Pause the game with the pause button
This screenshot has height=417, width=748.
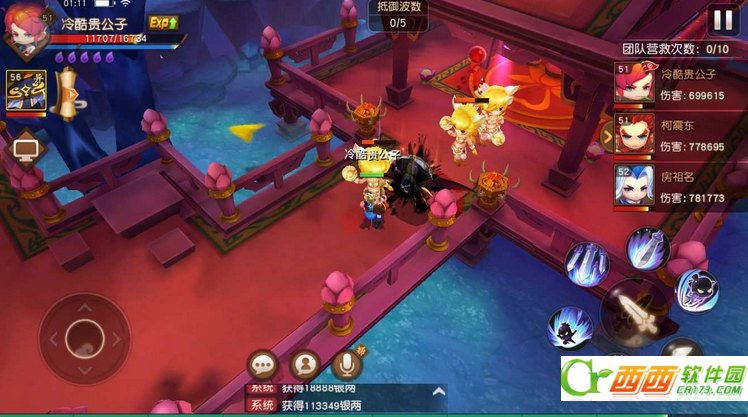pyautogui.click(x=721, y=20)
